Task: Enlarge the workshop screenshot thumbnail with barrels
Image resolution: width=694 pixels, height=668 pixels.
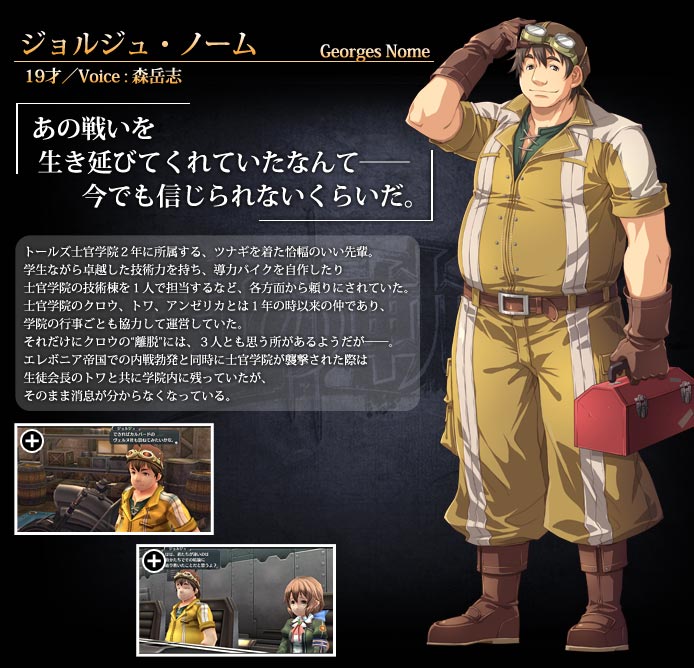Action: click(113, 478)
